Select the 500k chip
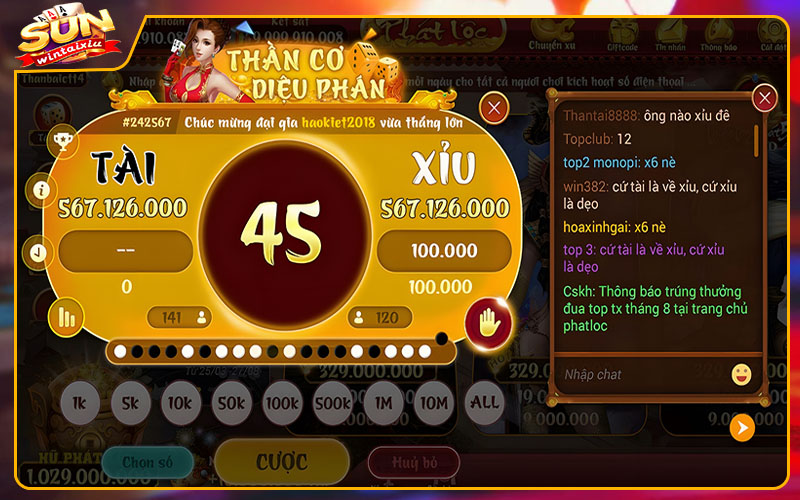 332,403
